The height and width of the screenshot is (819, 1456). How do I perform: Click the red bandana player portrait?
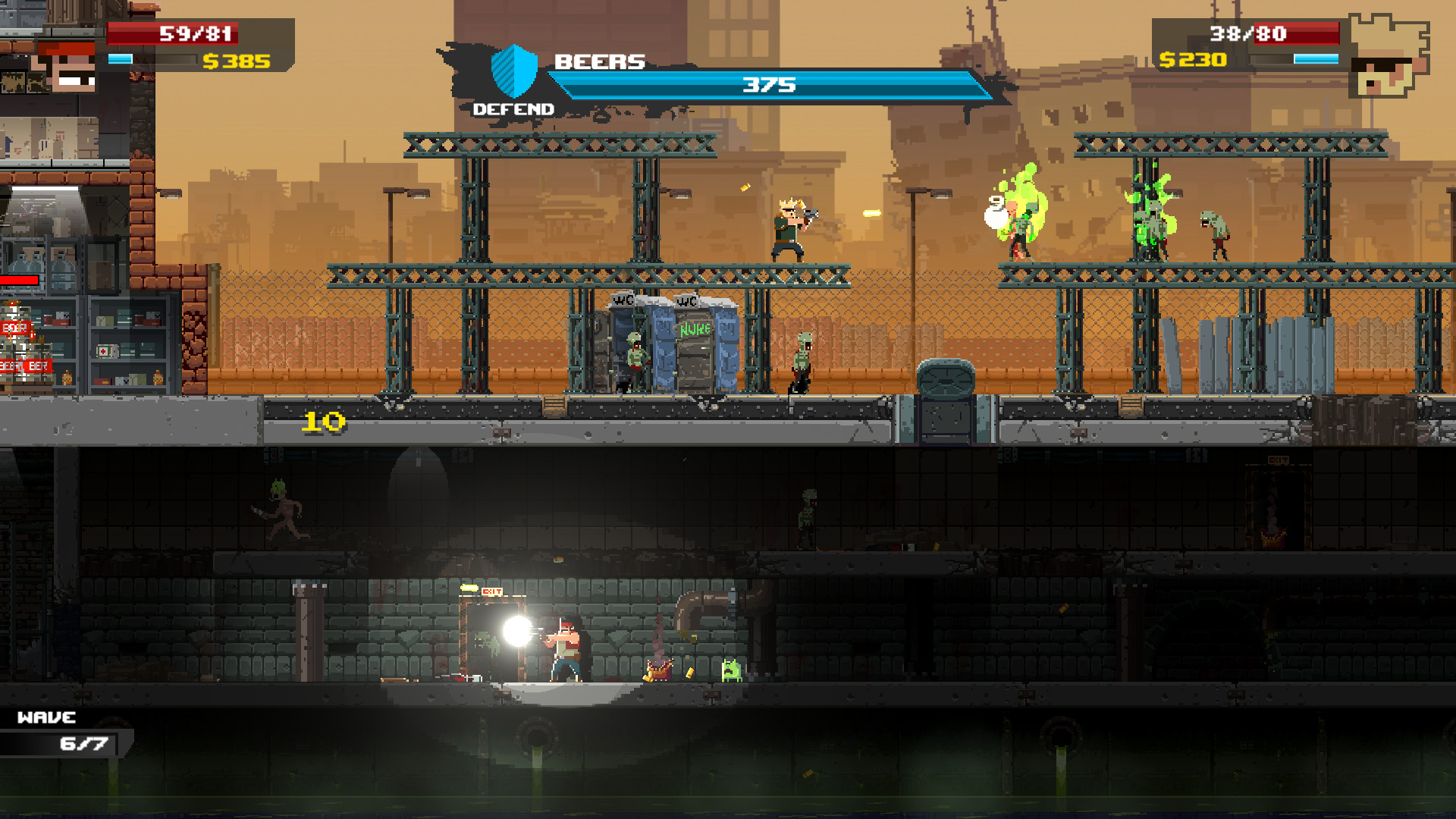tap(67, 67)
